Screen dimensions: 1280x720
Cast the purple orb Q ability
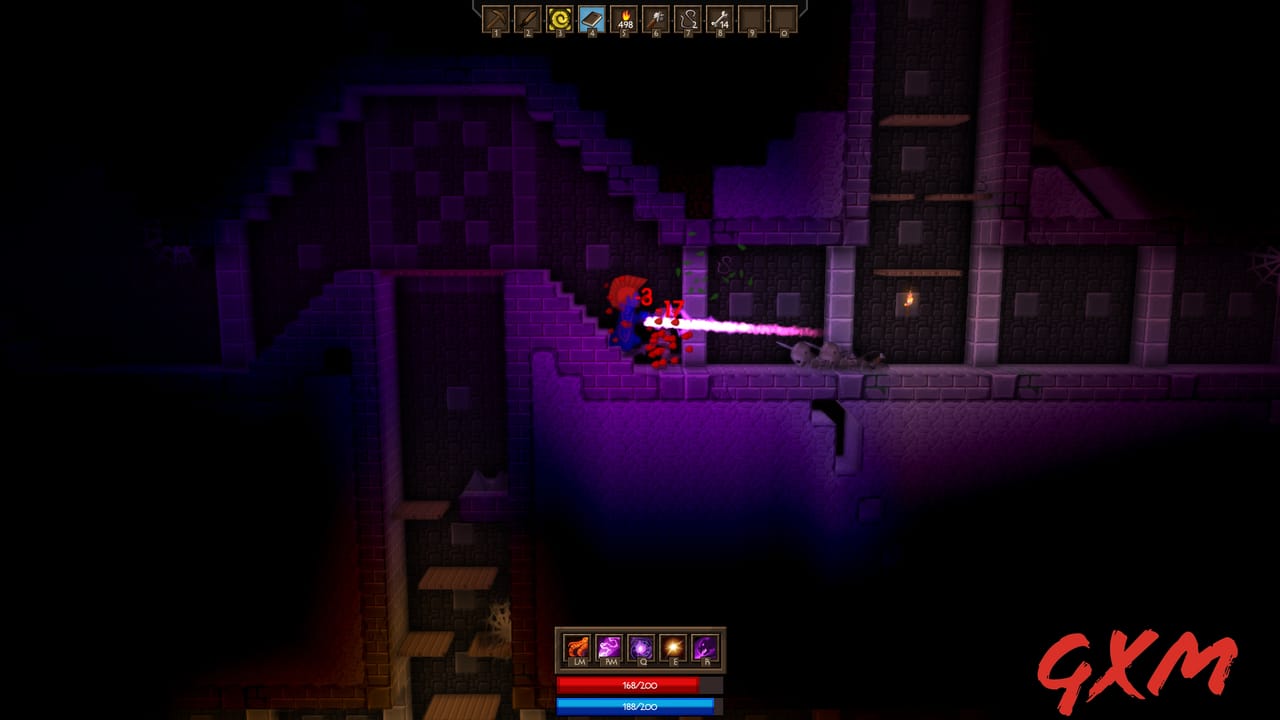click(640, 647)
